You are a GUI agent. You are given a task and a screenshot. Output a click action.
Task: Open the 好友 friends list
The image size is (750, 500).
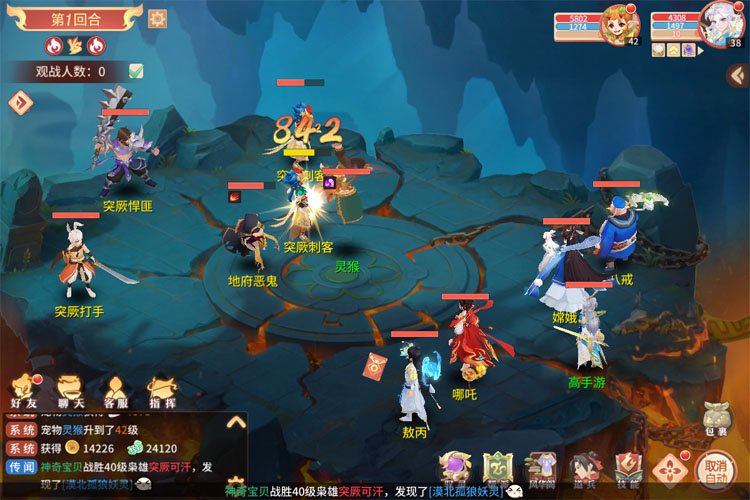pos(24,390)
